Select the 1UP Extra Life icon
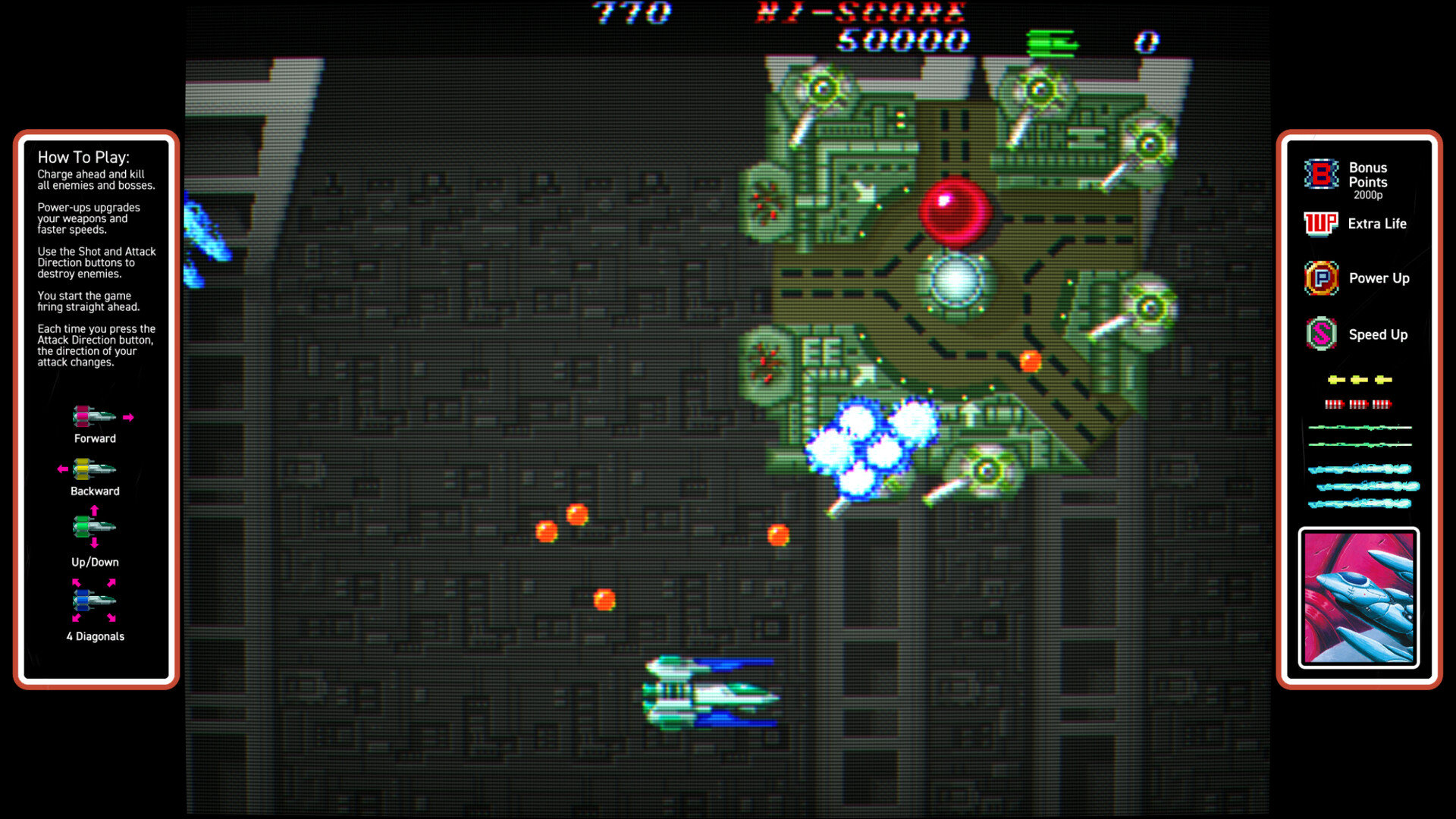 (x=1320, y=224)
